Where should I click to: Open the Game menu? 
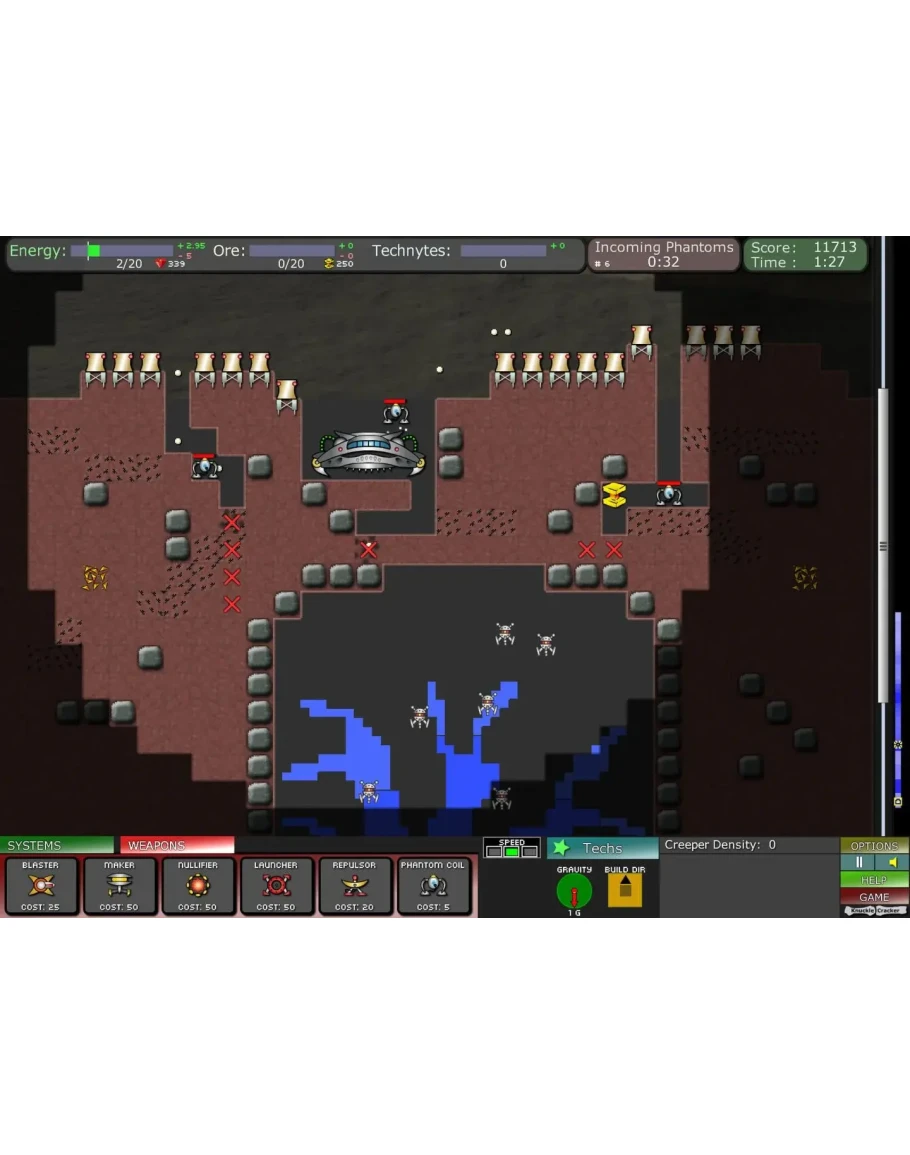click(874, 897)
